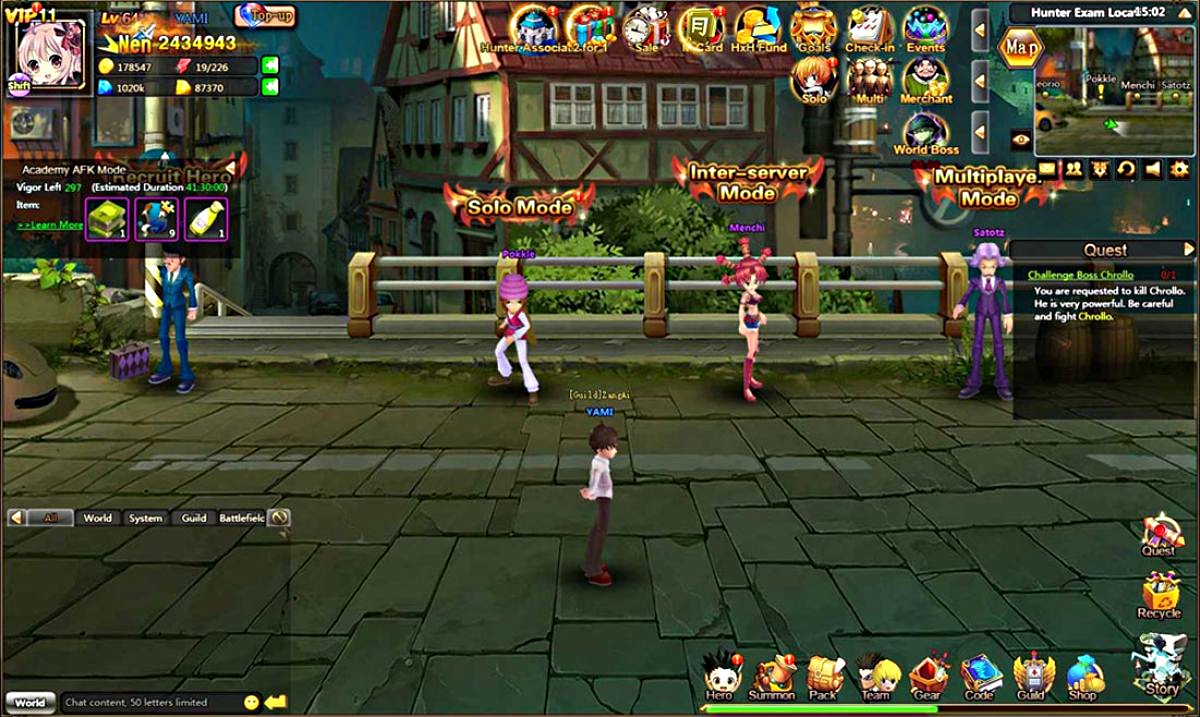Open the Check-in icon
The width and height of the screenshot is (1200, 717).
click(x=869, y=28)
